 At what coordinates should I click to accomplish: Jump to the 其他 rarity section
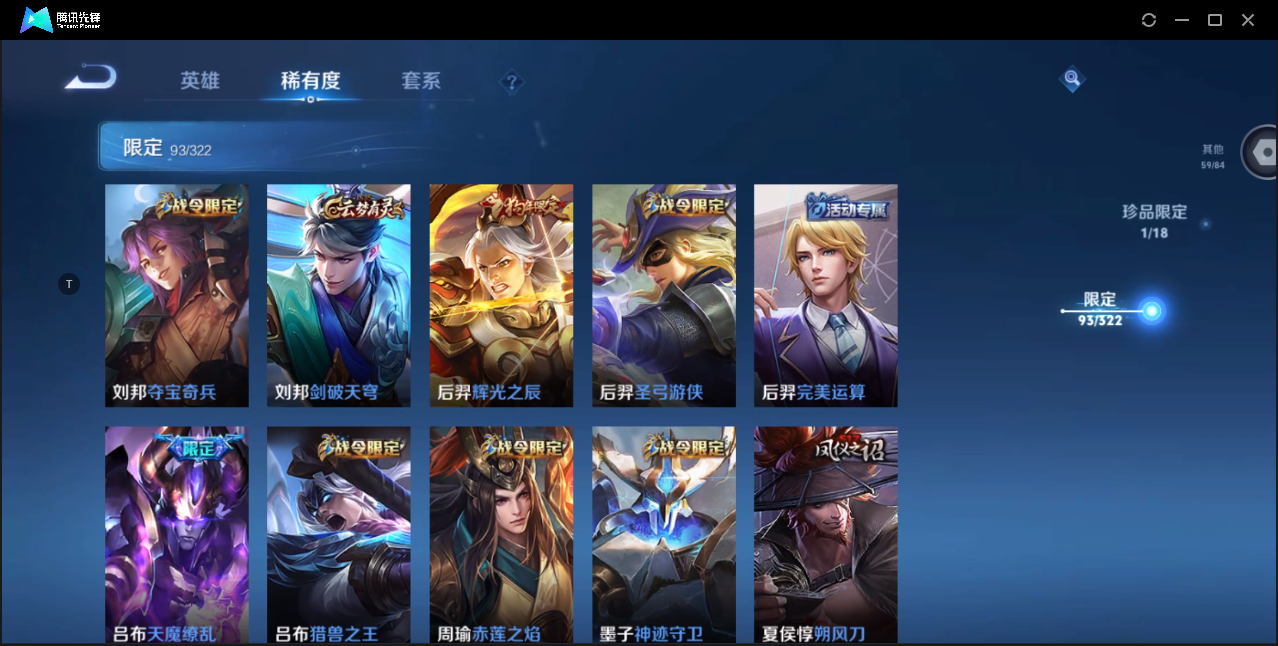1213,156
